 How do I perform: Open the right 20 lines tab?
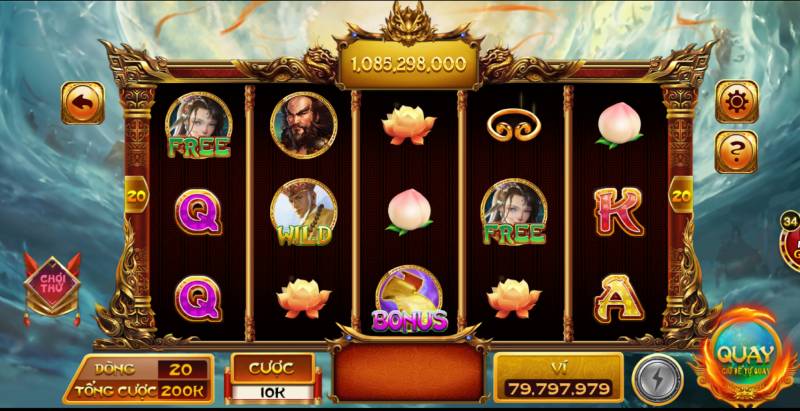[680, 196]
